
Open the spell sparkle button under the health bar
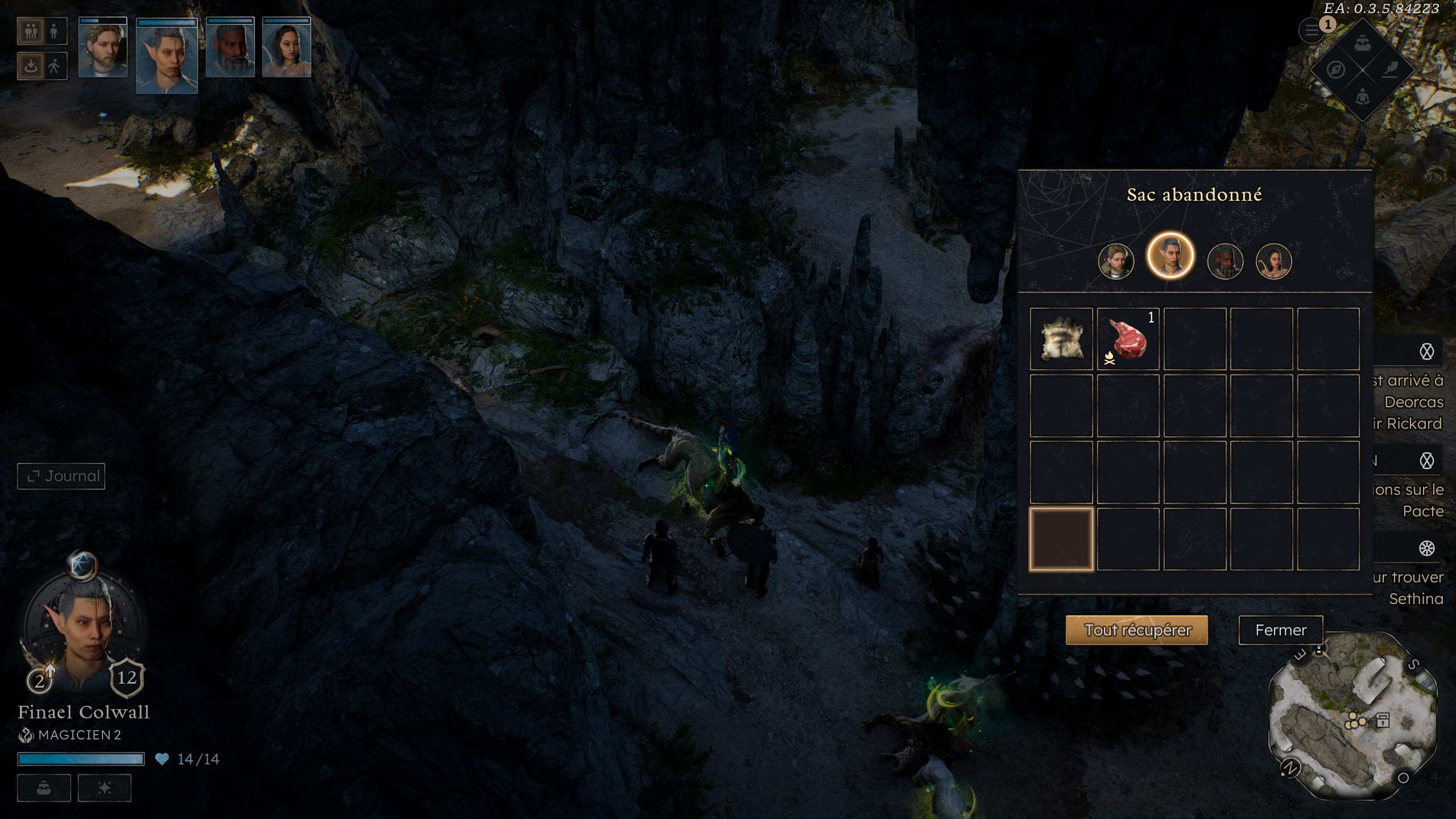point(105,788)
